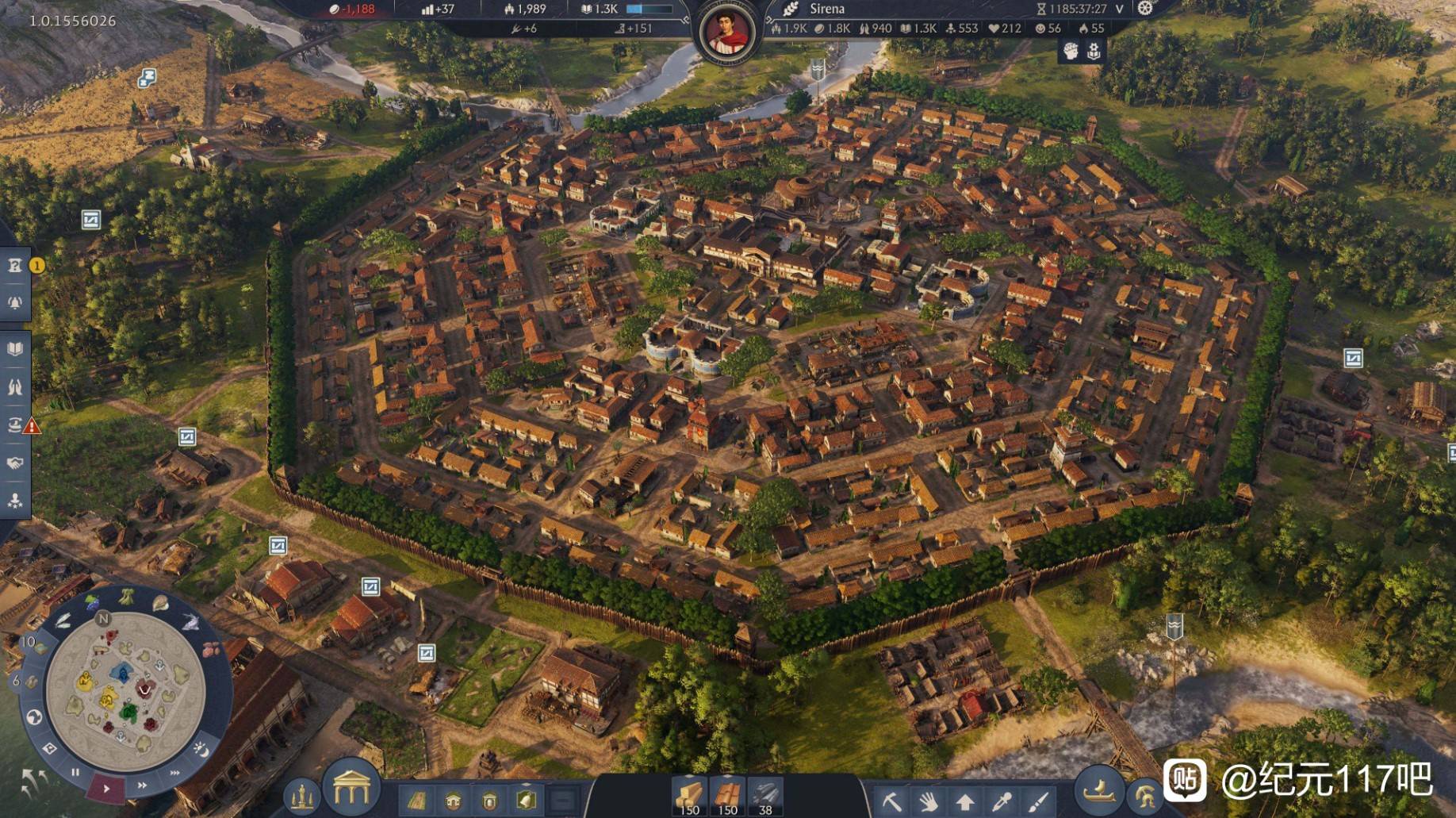This screenshot has height=818, width=1456.
Task: Select the road building tool
Action: pos(416,801)
